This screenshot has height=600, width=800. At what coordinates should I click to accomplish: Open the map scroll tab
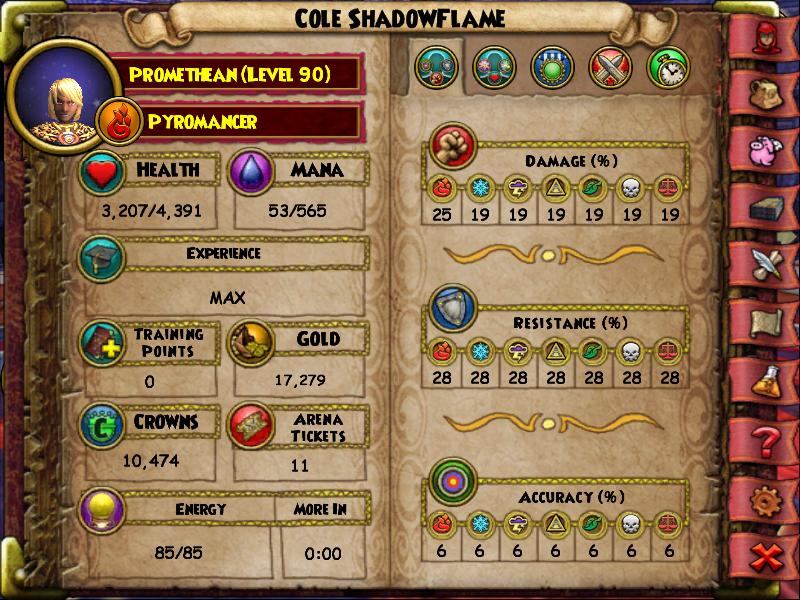pos(766,322)
